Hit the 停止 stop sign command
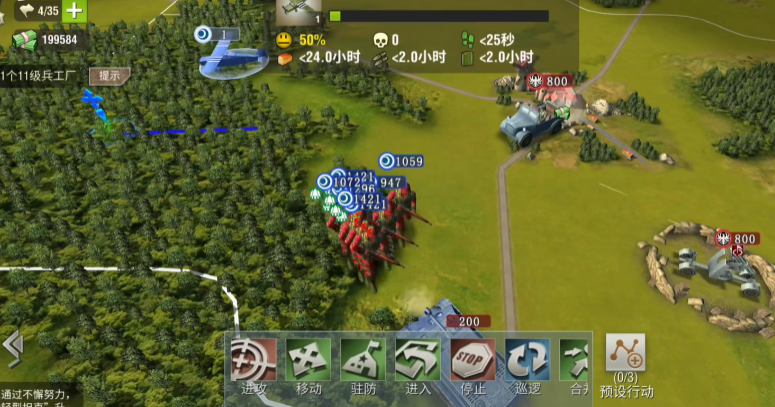Screen dimensions: 775x407 tap(472, 360)
